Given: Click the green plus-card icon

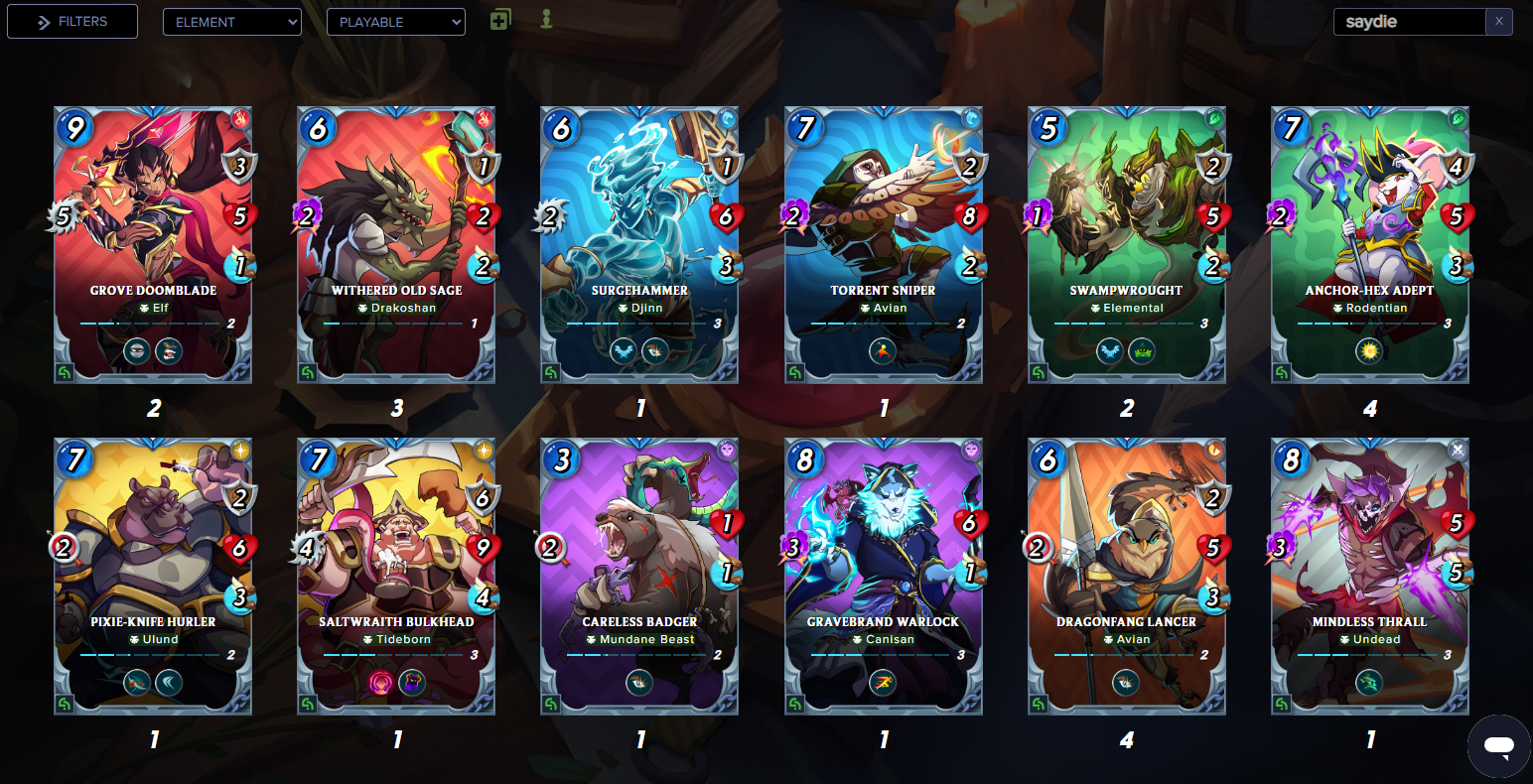Looking at the screenshot, I should (500, 20).
